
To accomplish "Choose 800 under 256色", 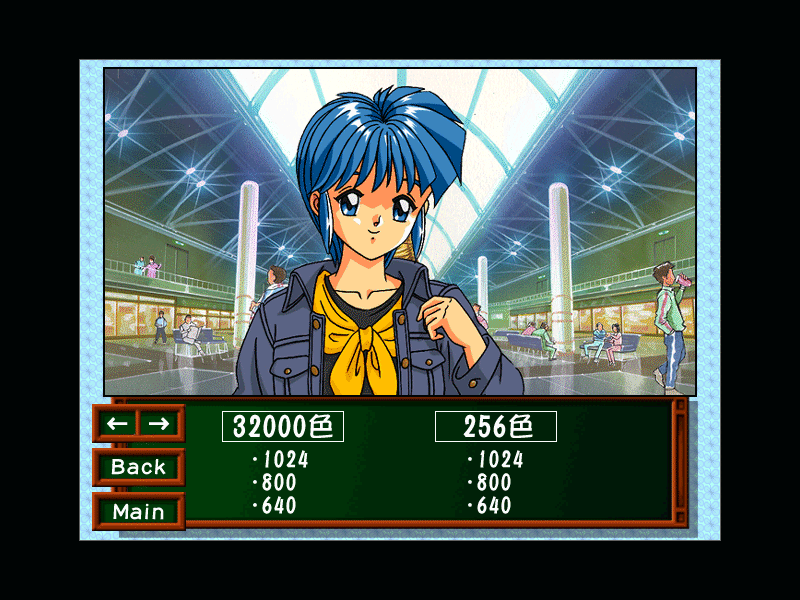I will 490,483.
